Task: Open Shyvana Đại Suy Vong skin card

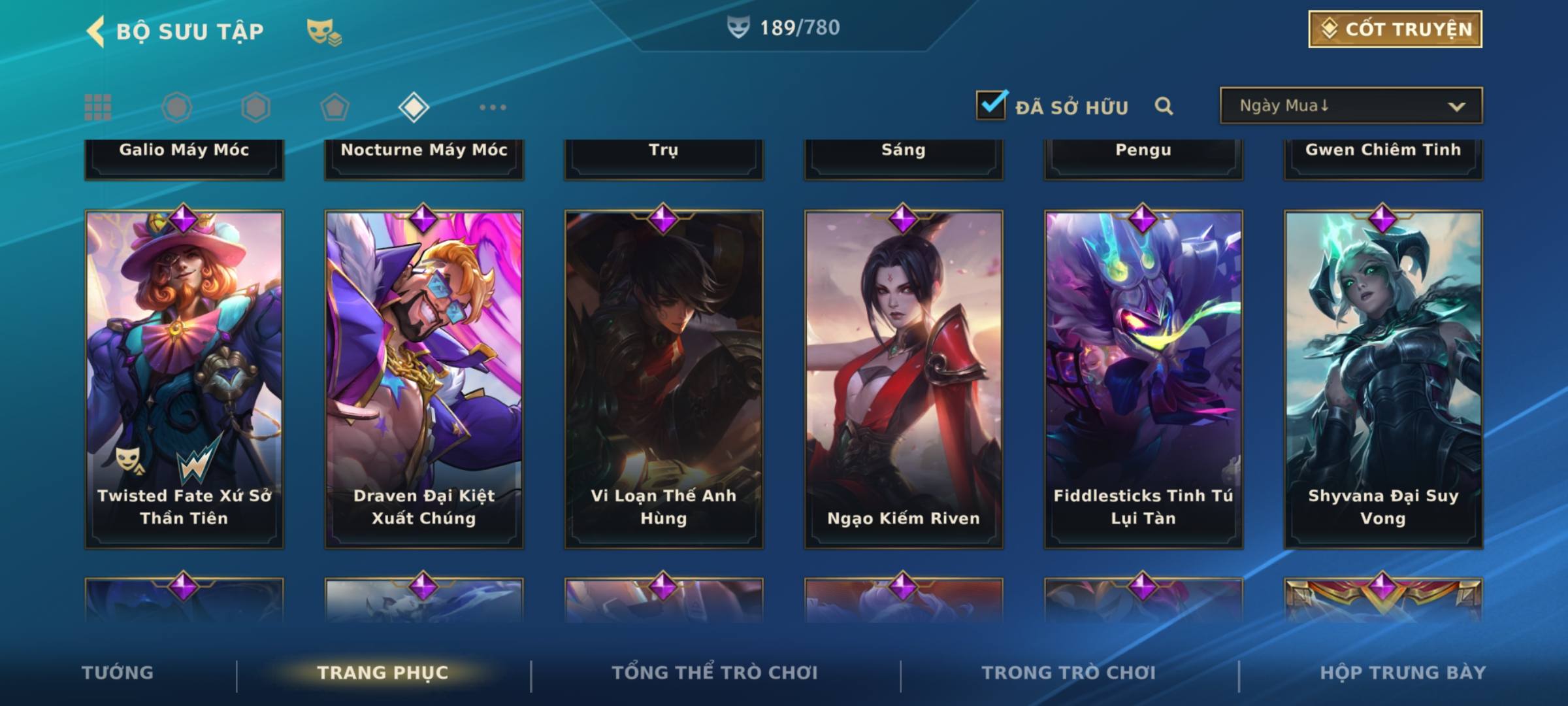Action: click(x=1383, y=379)
